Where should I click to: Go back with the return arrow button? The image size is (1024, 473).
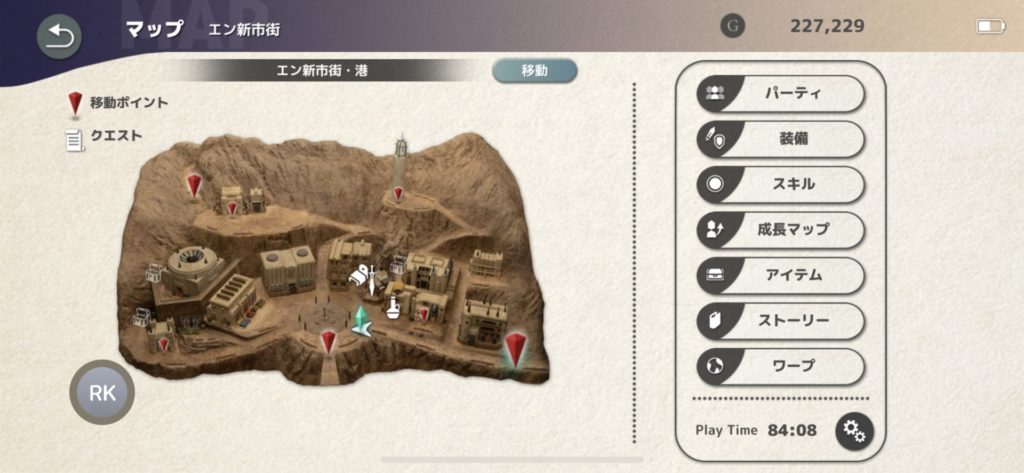click(59, 37)
